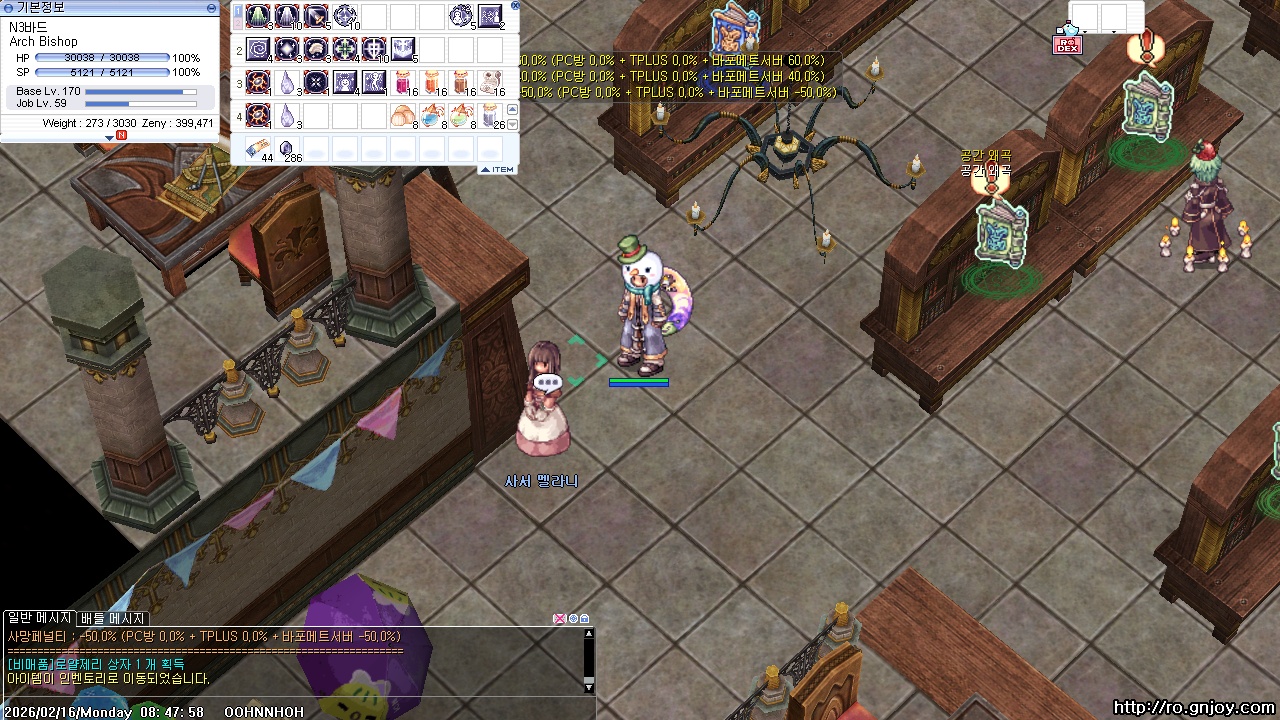The height and width of the screenshot is (720, 1280).
Task: Use the dark gemstone item with count 286
Action: click(287, 148)
